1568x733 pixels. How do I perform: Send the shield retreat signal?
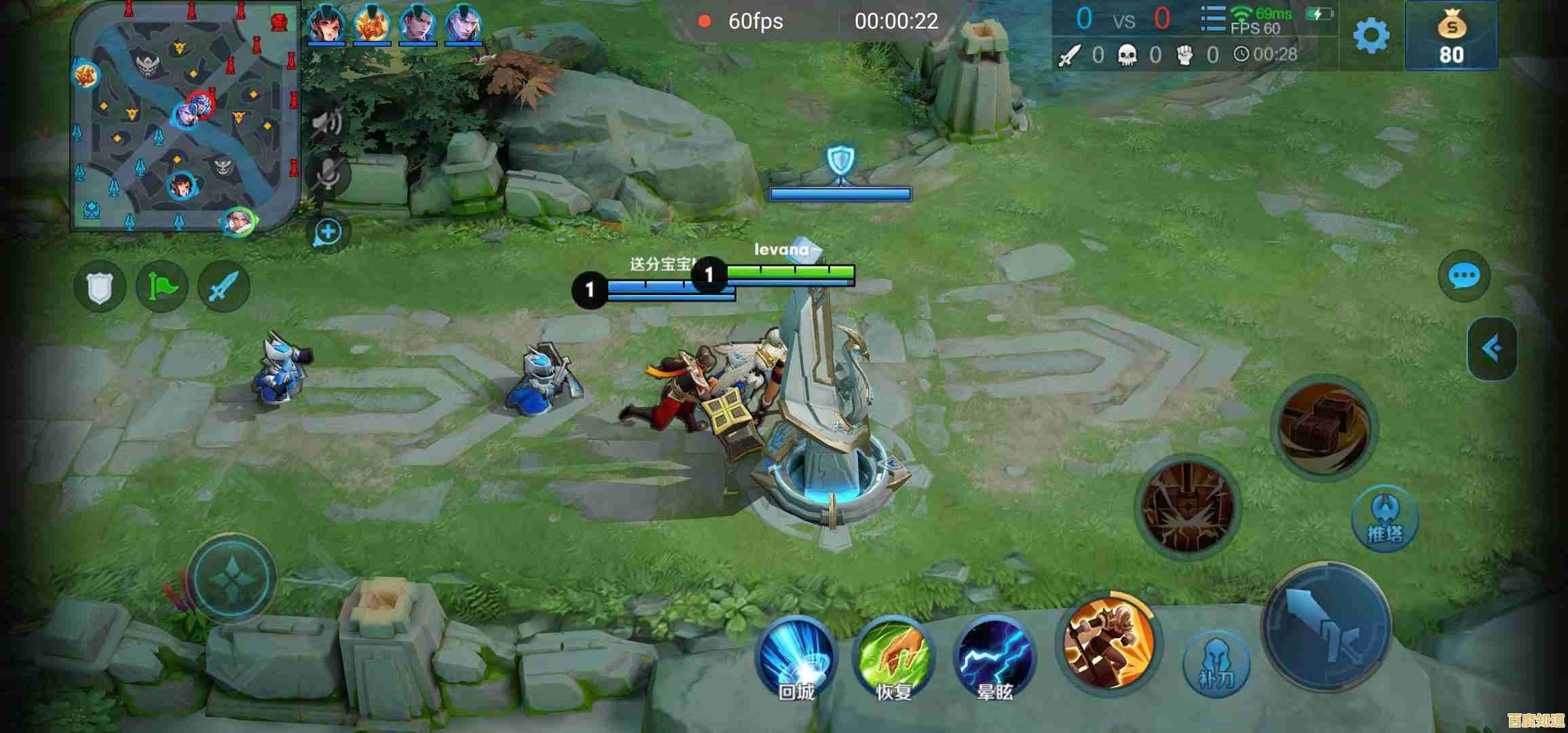[100, 286]
